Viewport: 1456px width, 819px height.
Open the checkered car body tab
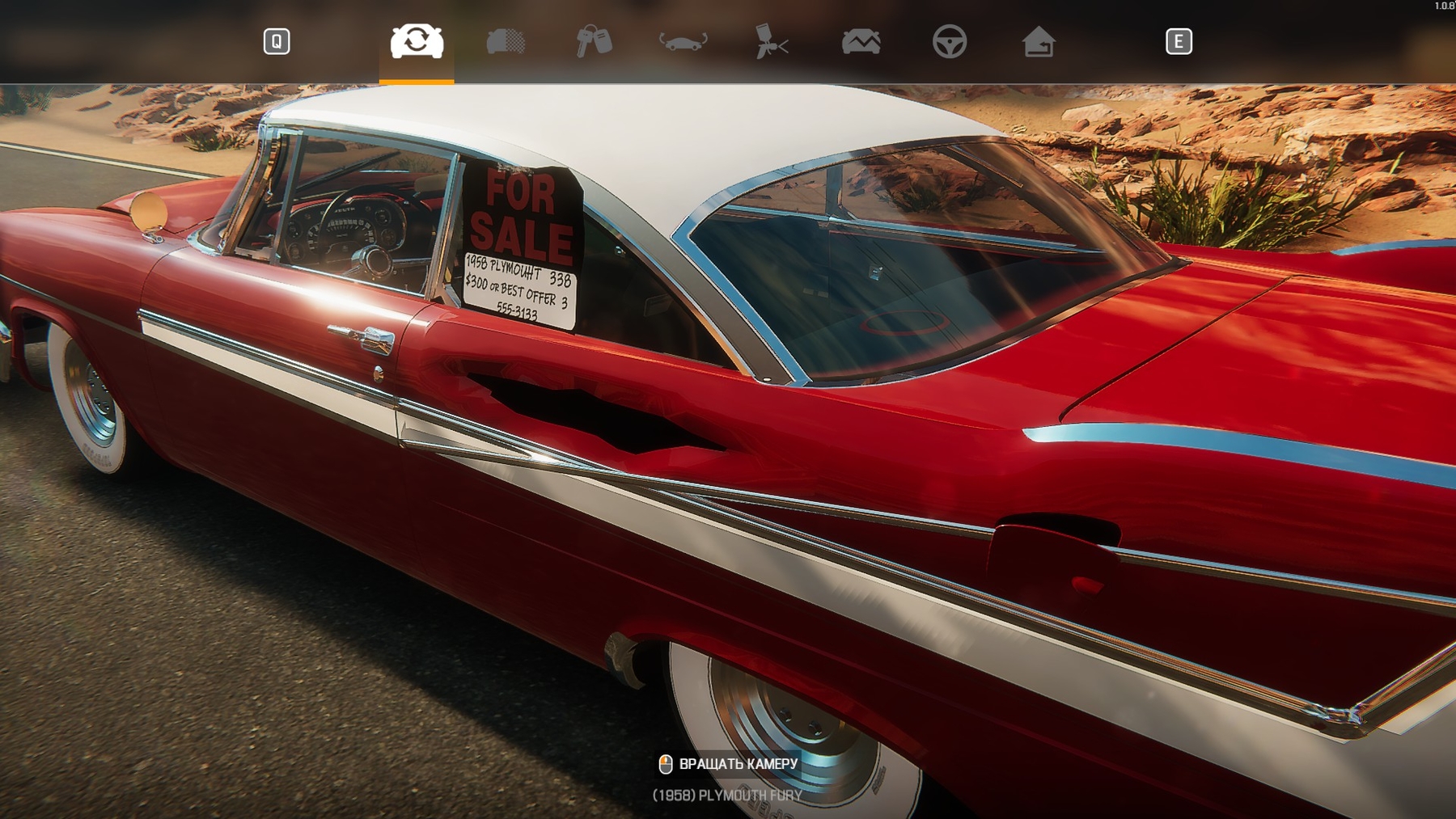506,41
